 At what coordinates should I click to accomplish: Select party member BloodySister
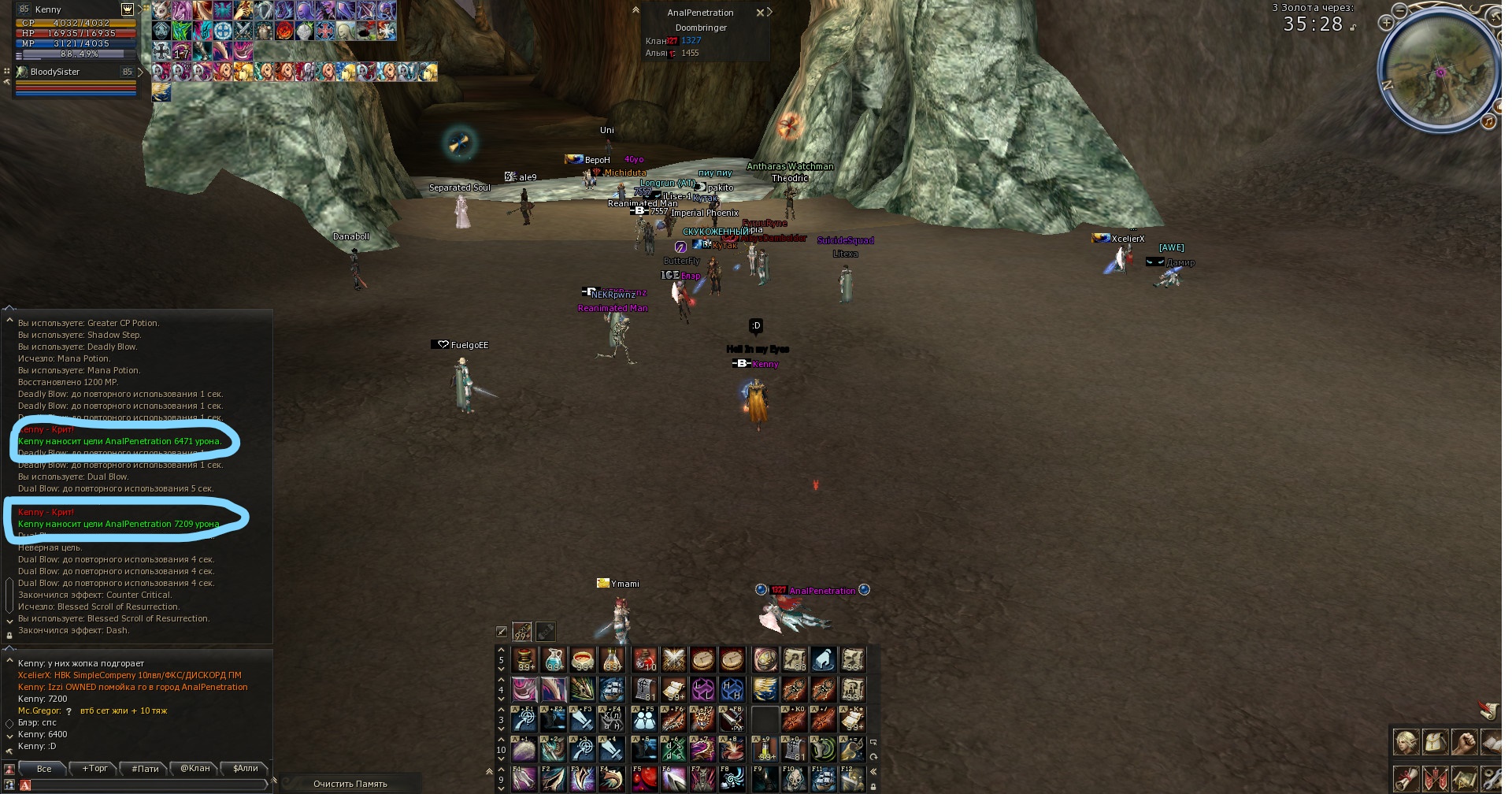pyautogui.click(x=55, y=72)
